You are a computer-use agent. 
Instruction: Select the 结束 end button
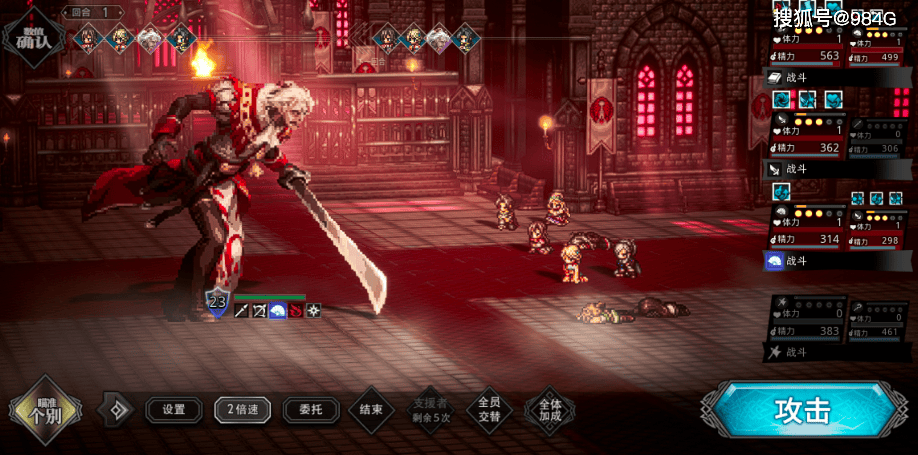[371, 409]
